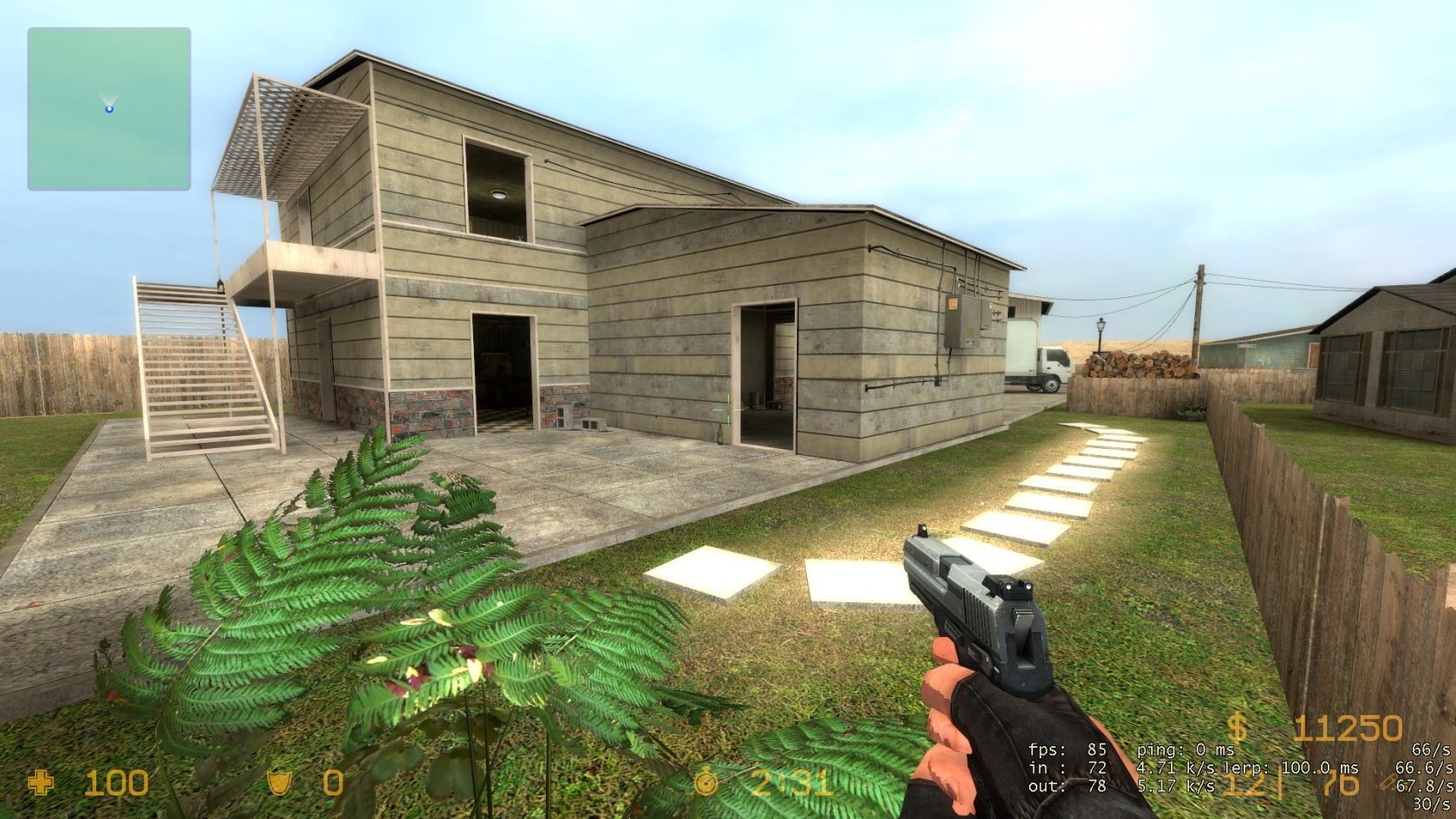Click the bullet icon near the reserve ammo

[x=1388, y=783]
